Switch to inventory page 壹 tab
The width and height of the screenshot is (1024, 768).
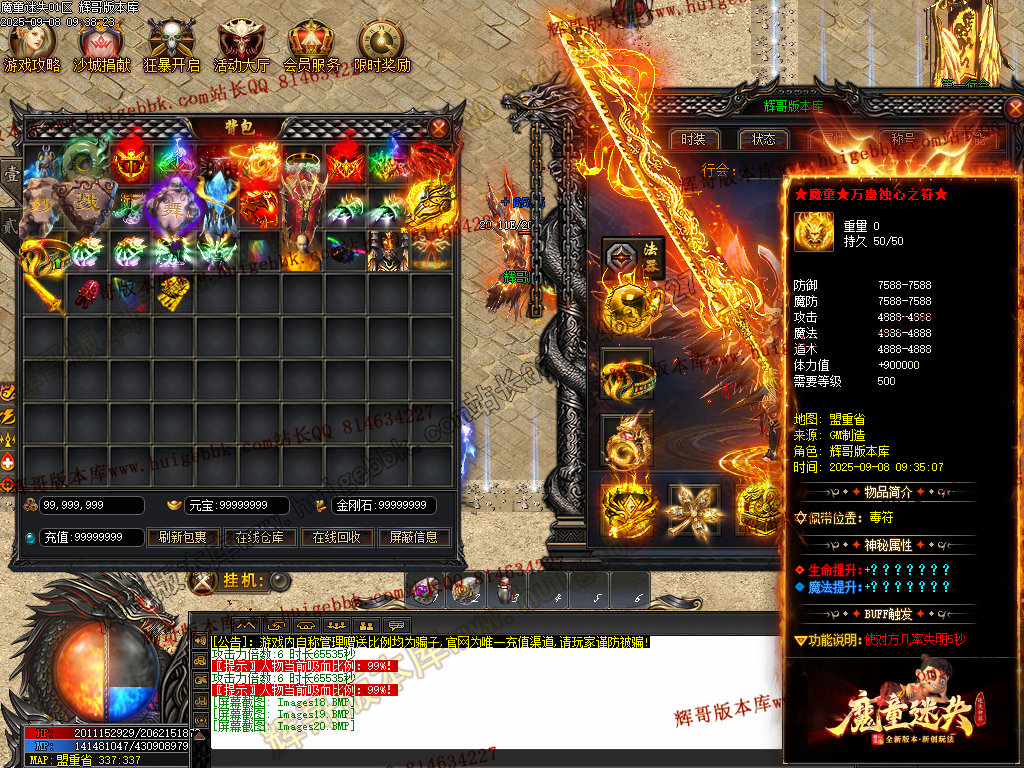point(11,174)
